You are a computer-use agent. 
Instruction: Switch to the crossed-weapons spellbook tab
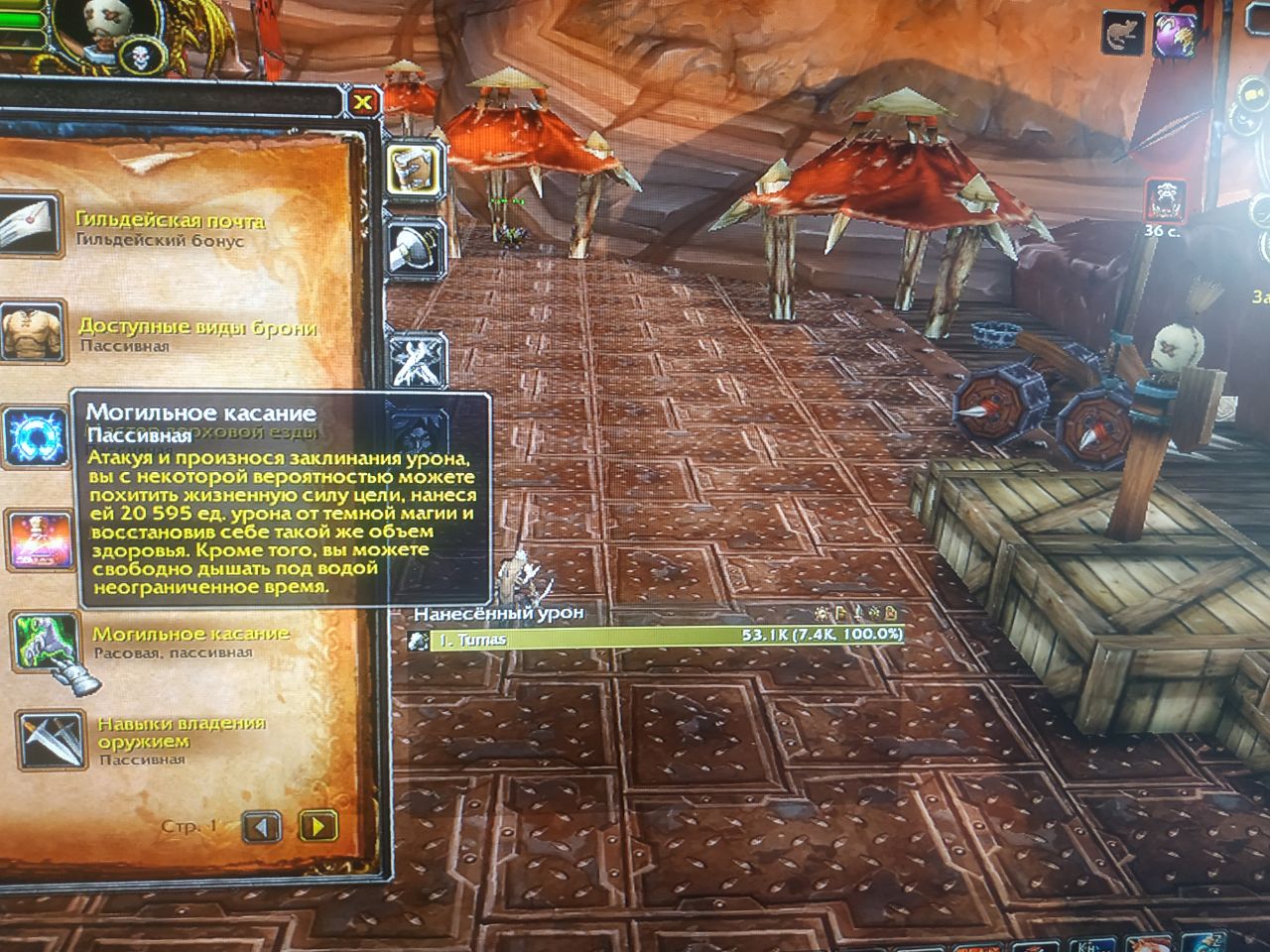point(411,359)
